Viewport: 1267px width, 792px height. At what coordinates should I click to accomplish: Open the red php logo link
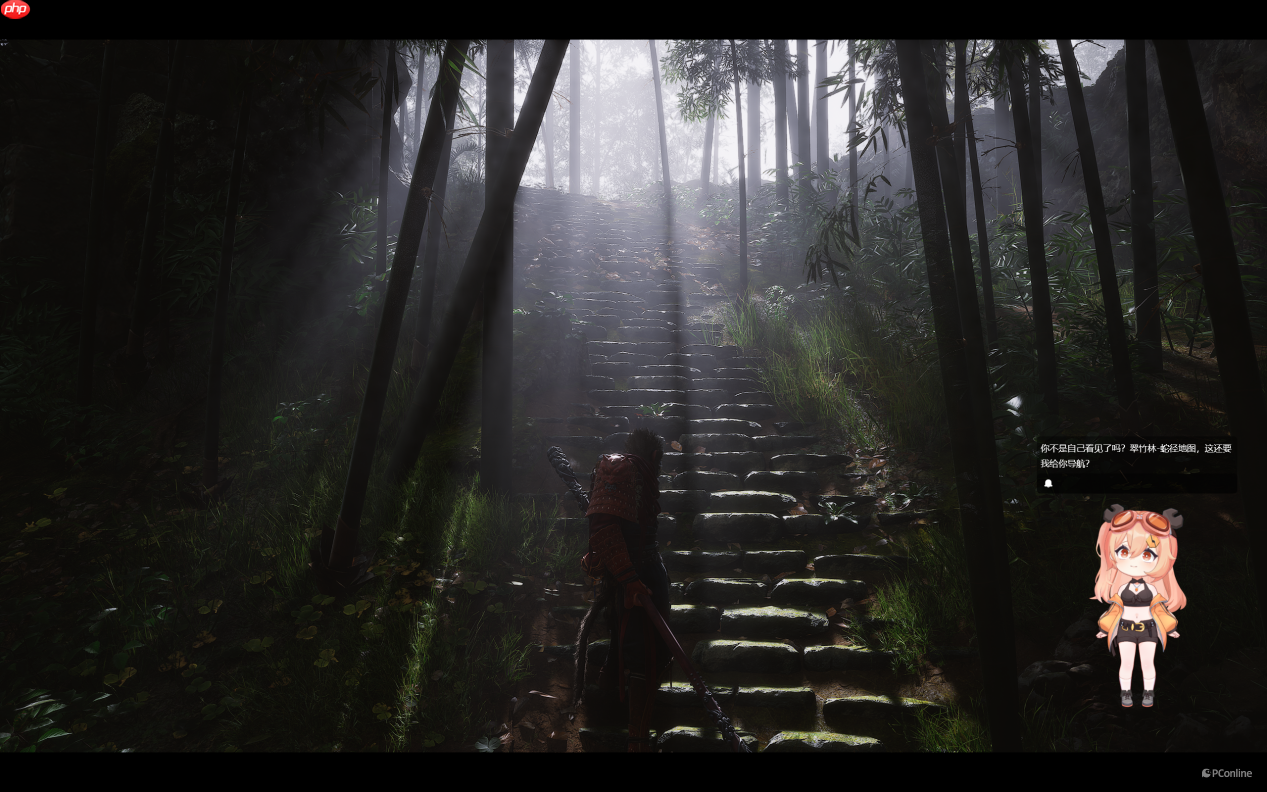pos(16,10)
